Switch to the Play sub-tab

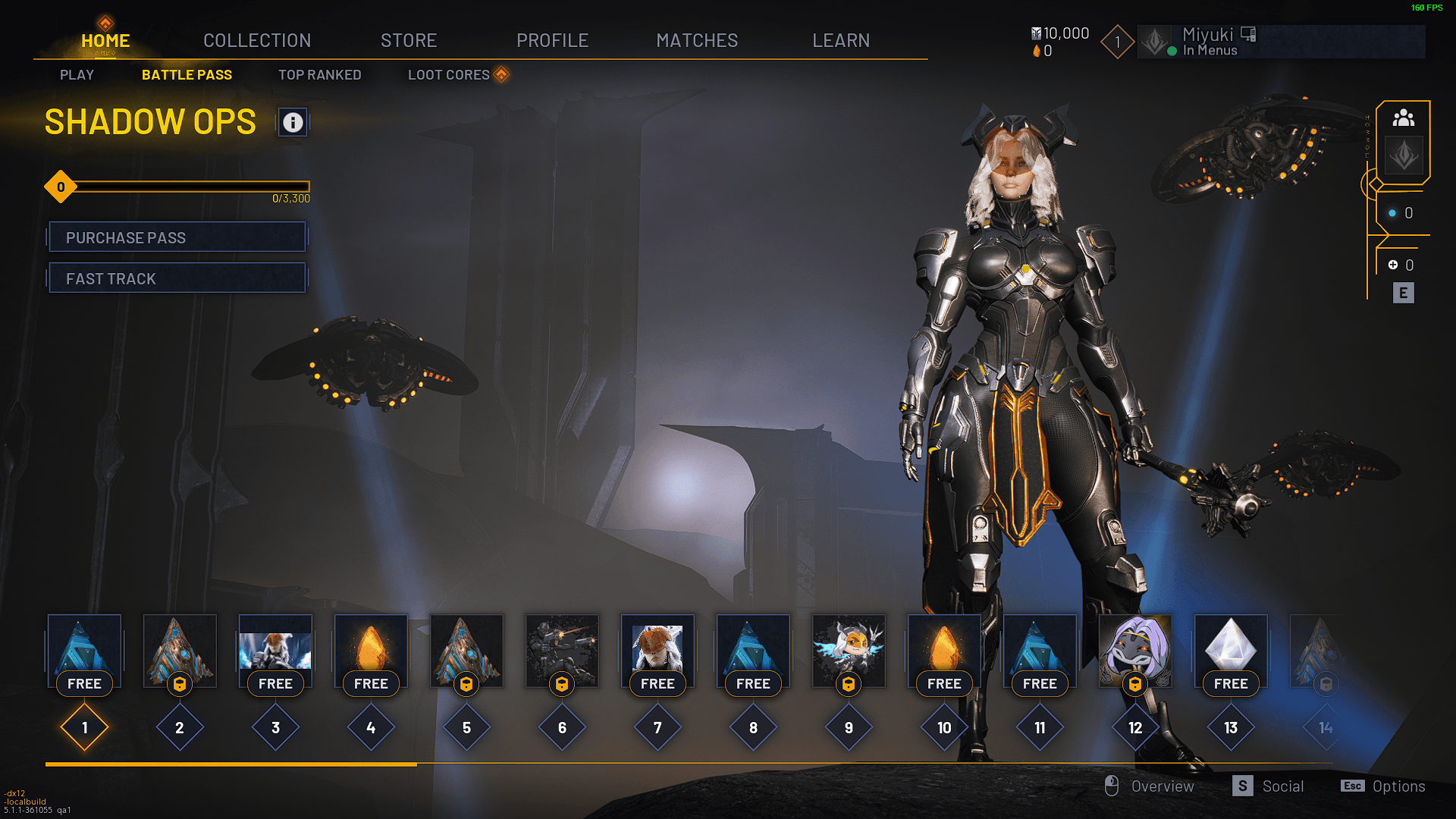click(x=77, y=75)
